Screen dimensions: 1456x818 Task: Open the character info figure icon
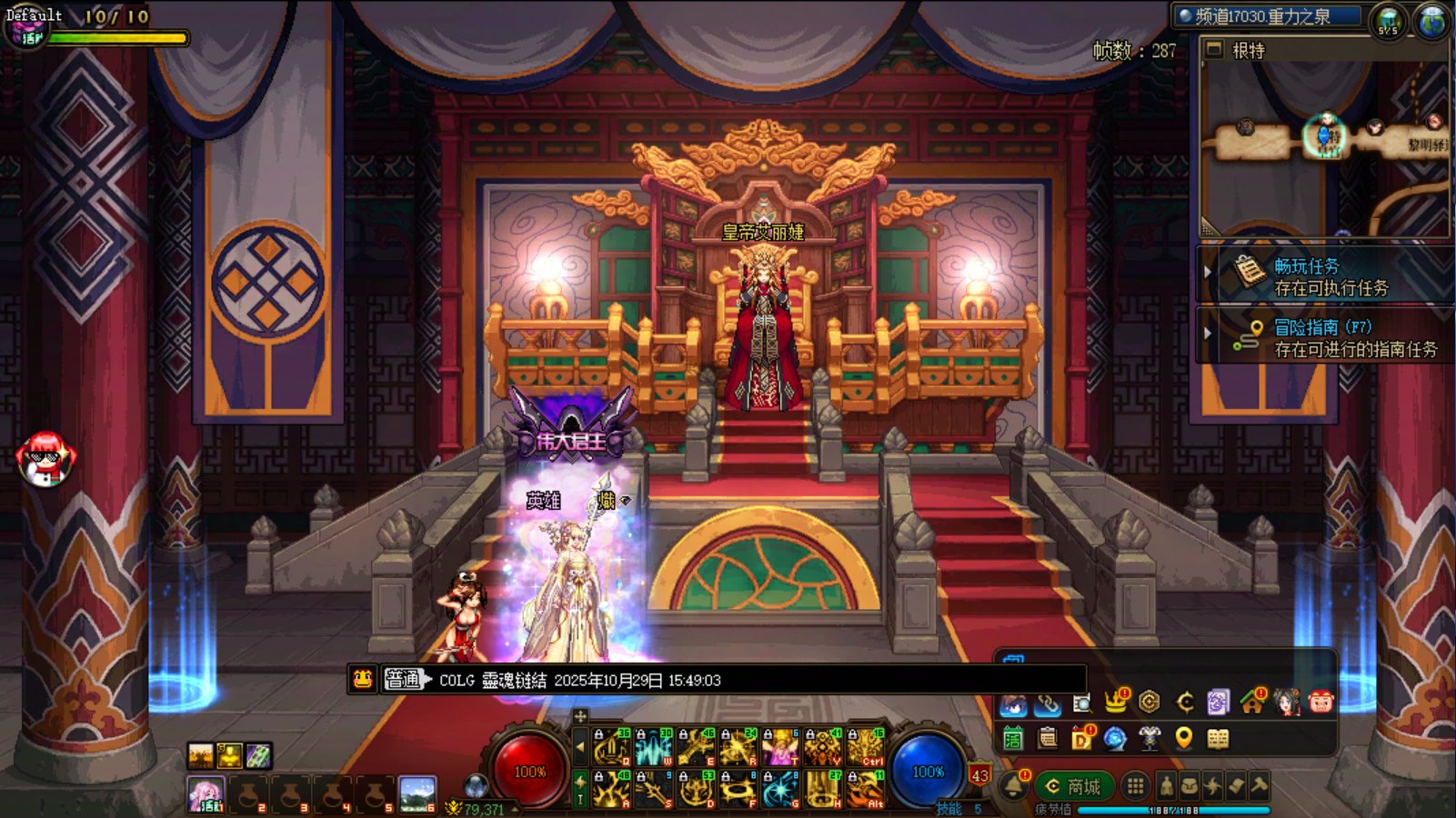click(x=1166, y=786)
